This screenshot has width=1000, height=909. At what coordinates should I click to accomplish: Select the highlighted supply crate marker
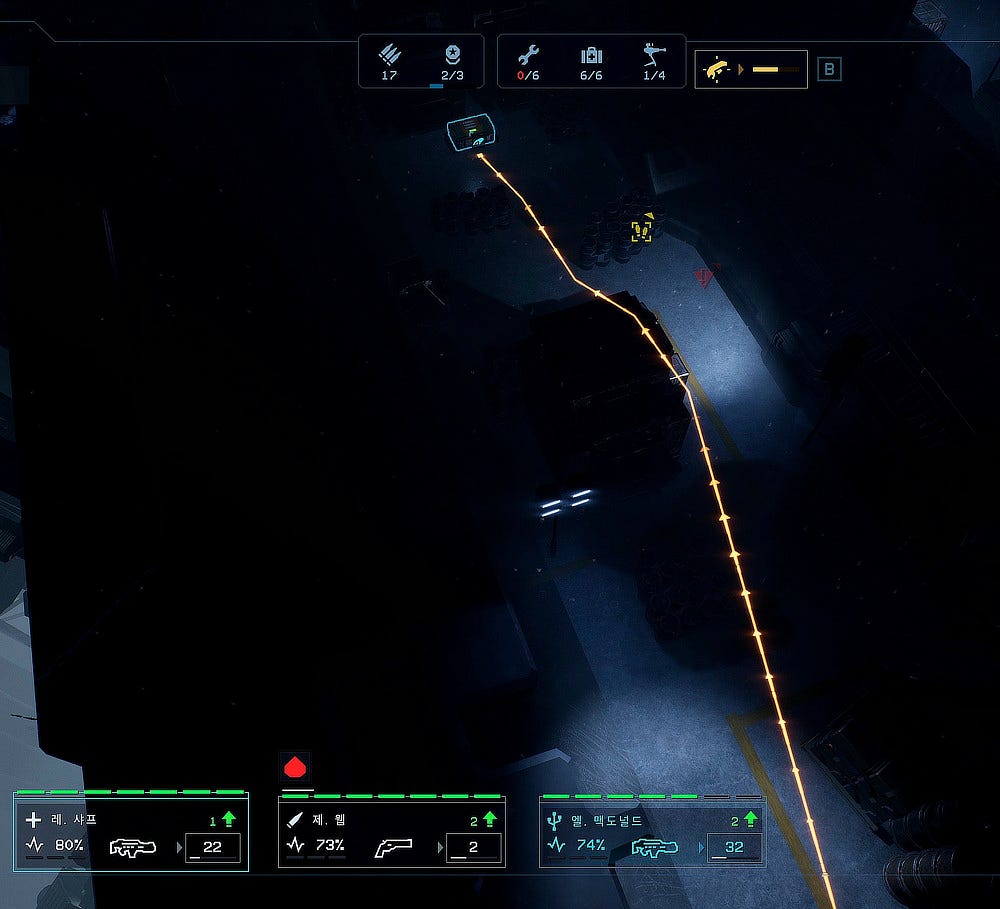[467, 133]
